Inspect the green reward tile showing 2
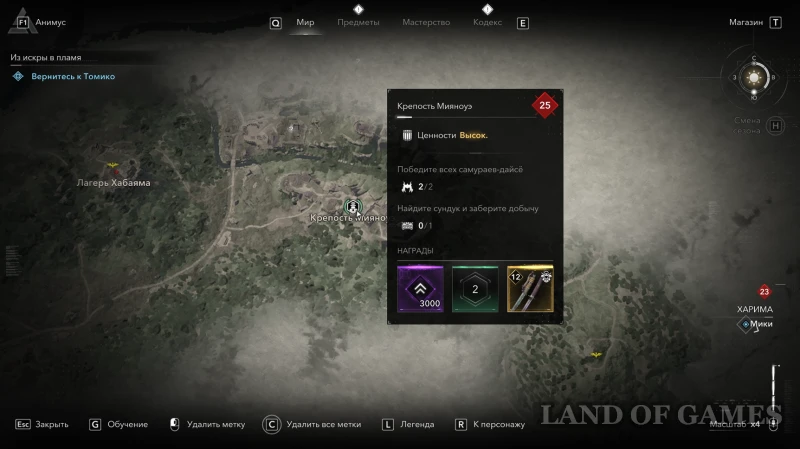Viewport: 800px width, 449px height. coord(475,289)
